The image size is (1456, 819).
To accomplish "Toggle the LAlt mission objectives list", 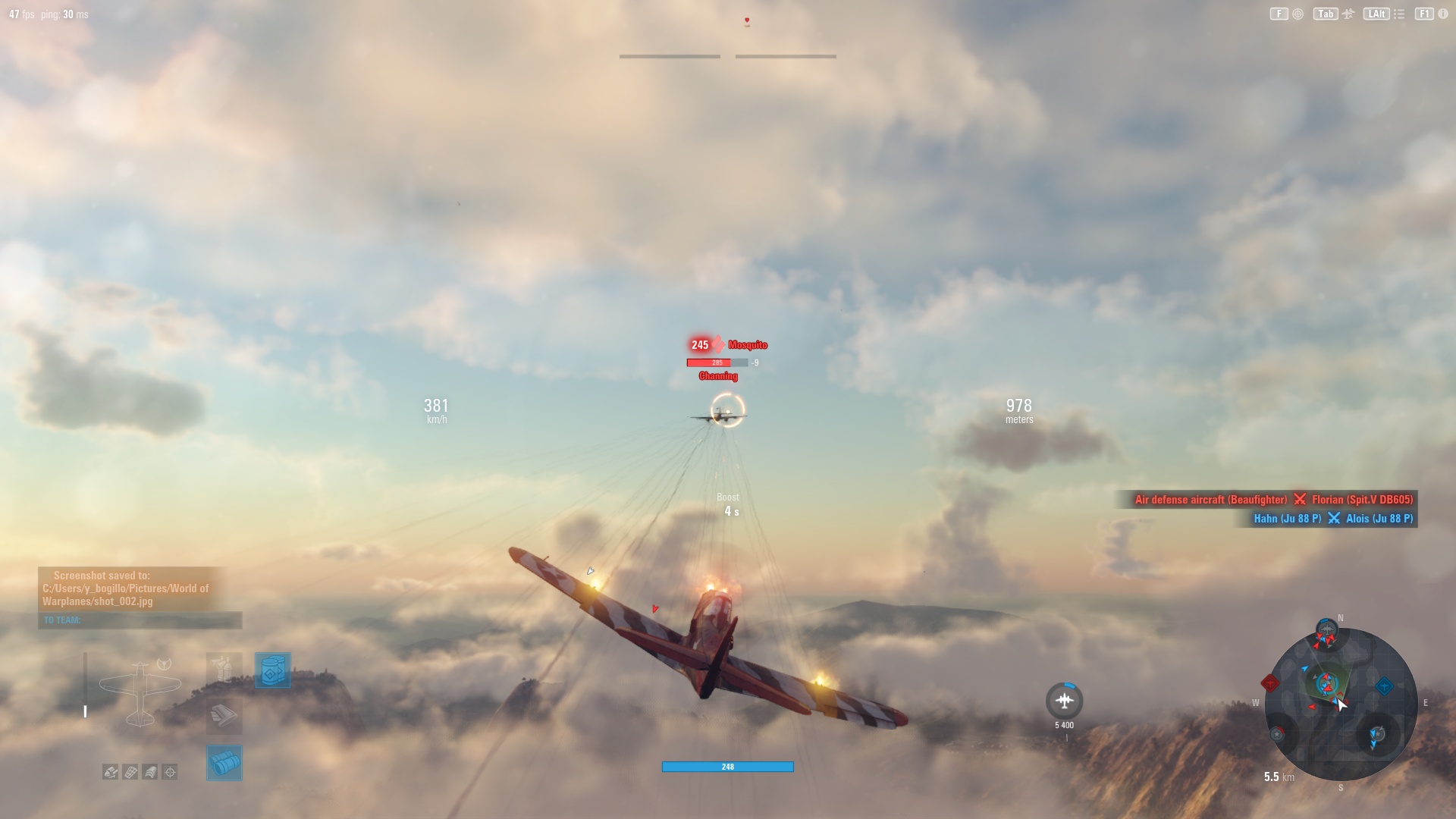I will click(1376, 13).
